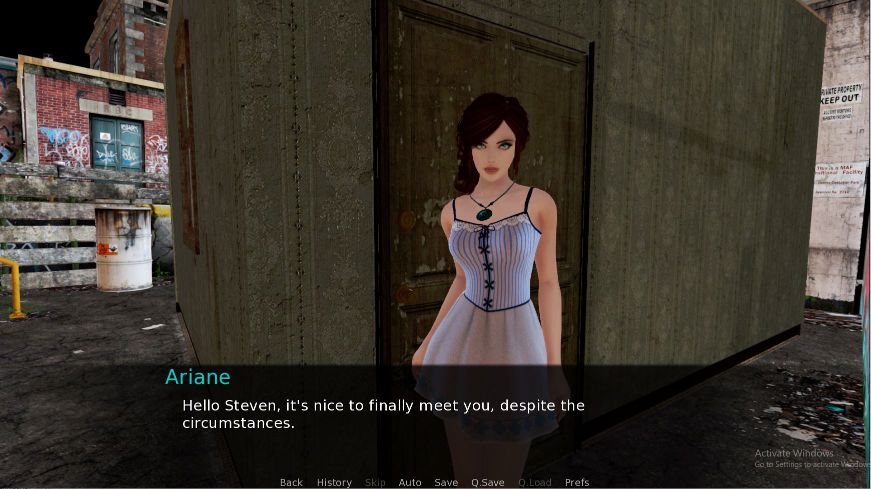Quick save with Q.Save

point(488,482)
